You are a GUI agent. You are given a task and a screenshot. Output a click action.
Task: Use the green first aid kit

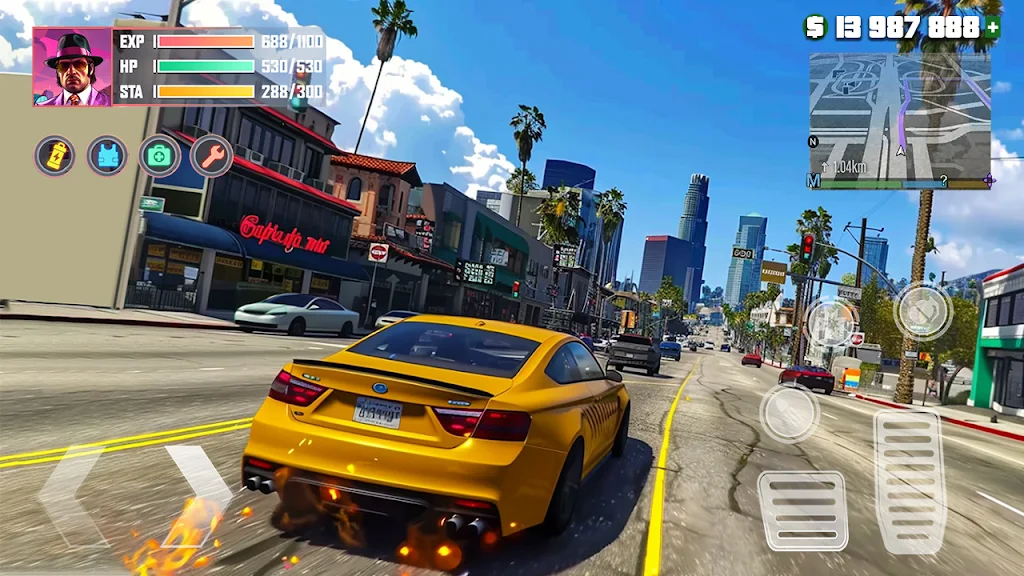point(159,155)
